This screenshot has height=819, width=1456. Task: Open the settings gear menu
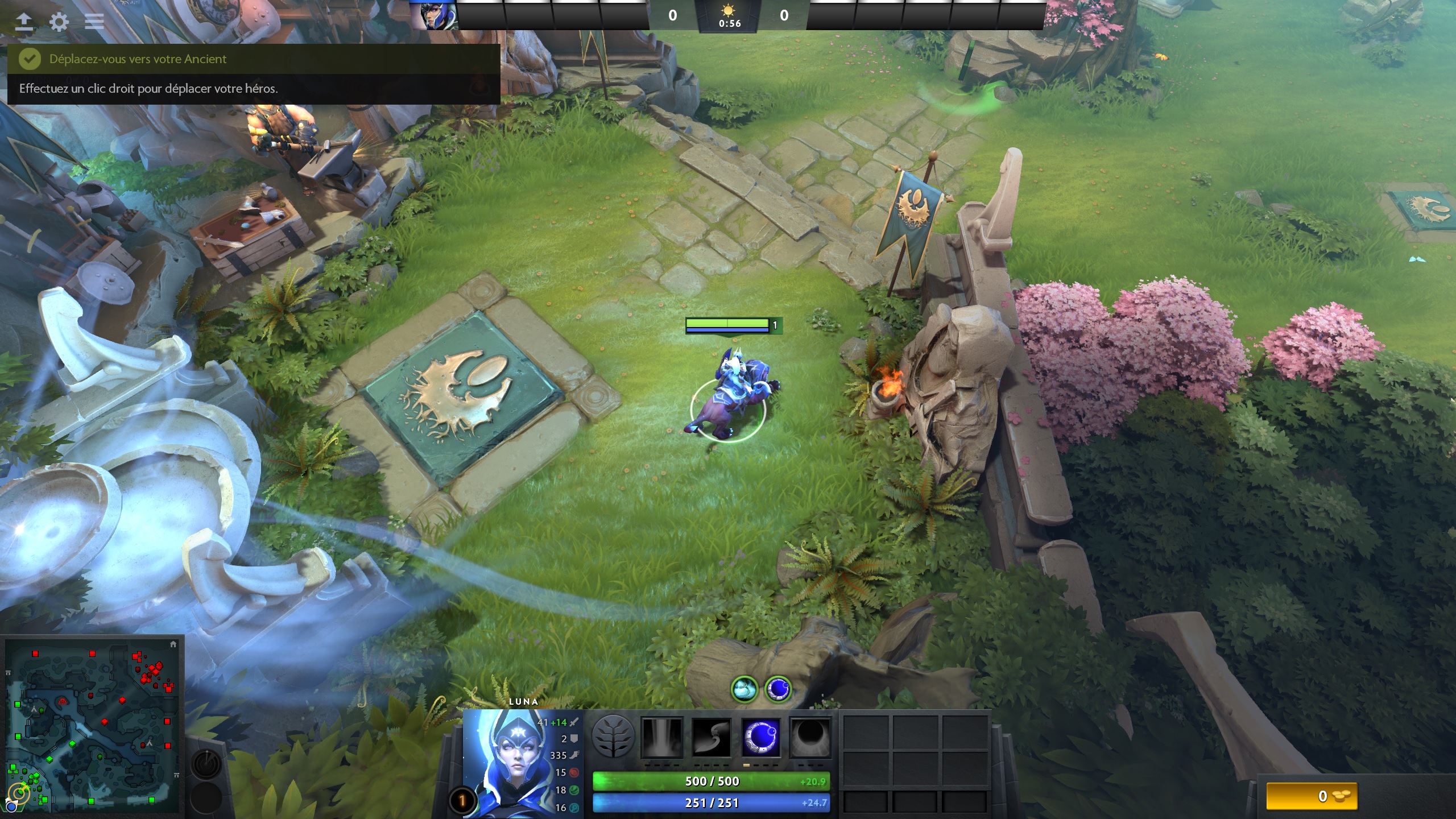[x=59, y=22]
